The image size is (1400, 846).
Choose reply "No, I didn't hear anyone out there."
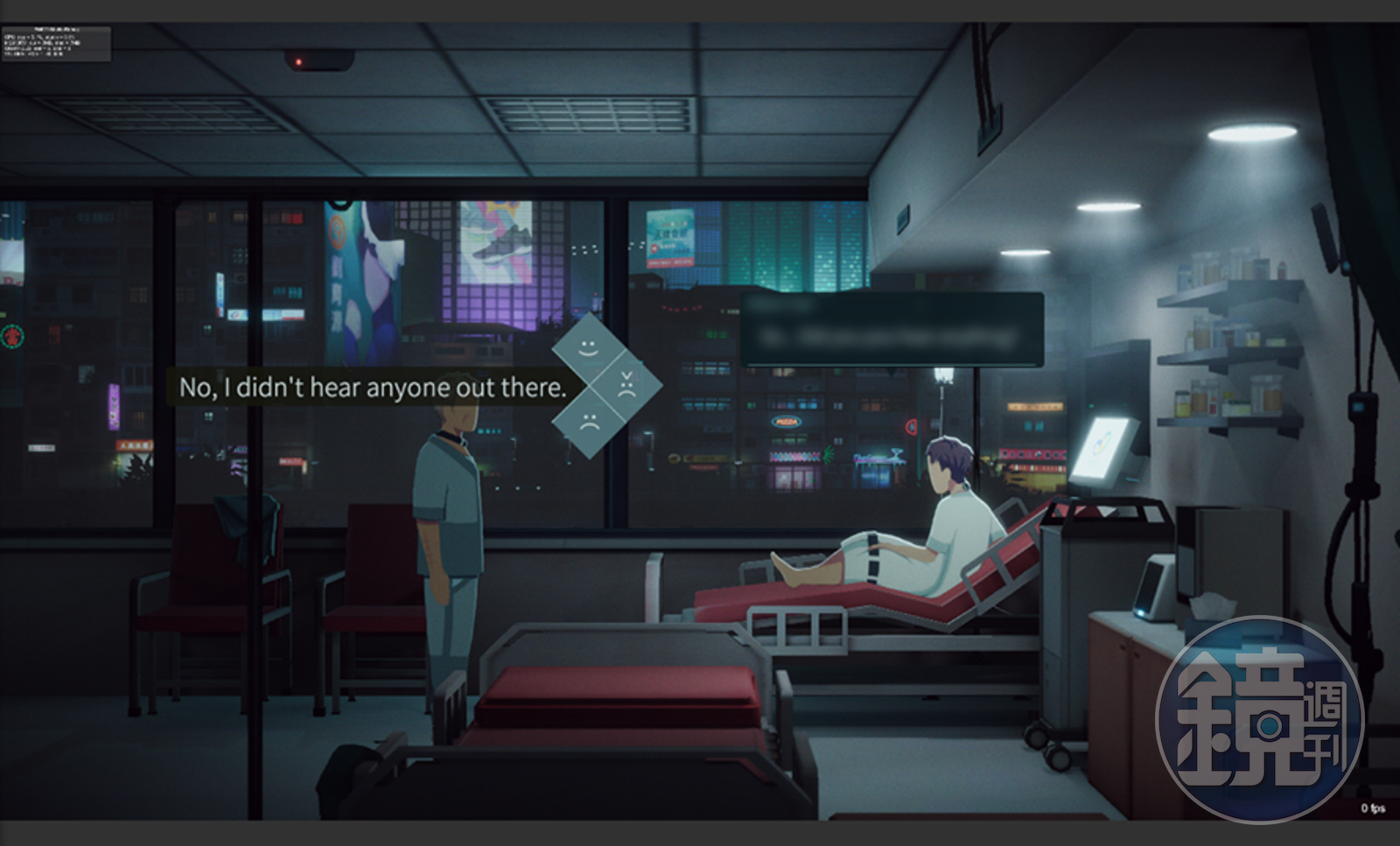(x=372, y=388)
